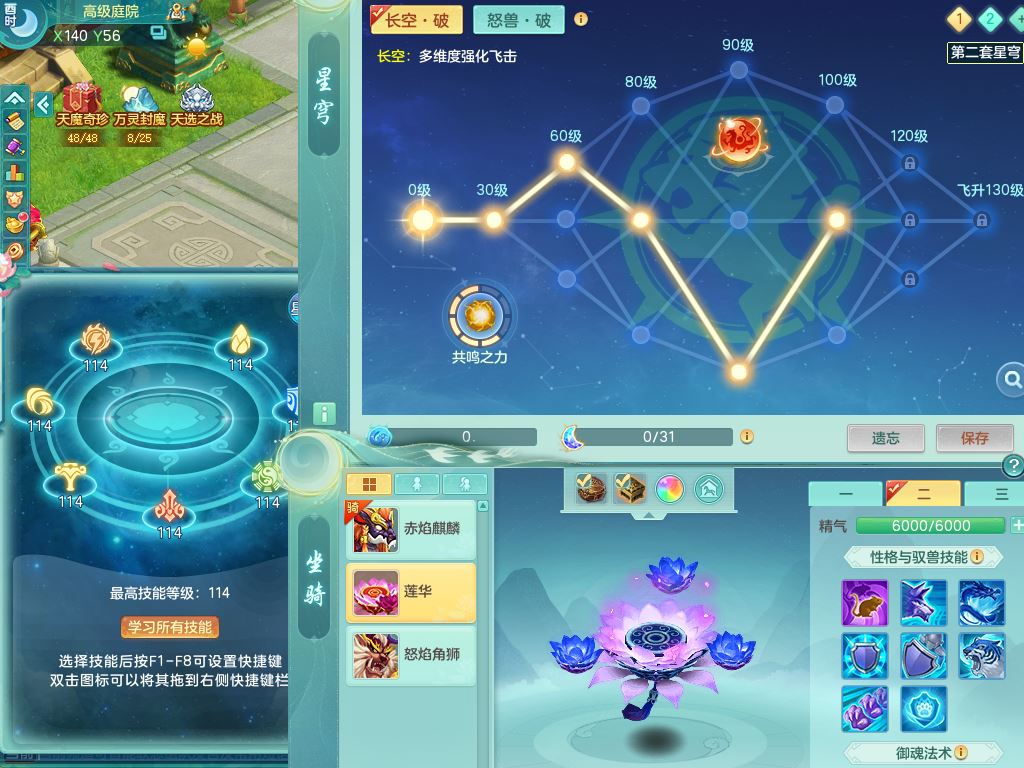This screenshot has width=1024, height=768.
Task: Select the 怒焰角狮 mount
Action: [411, 655]
